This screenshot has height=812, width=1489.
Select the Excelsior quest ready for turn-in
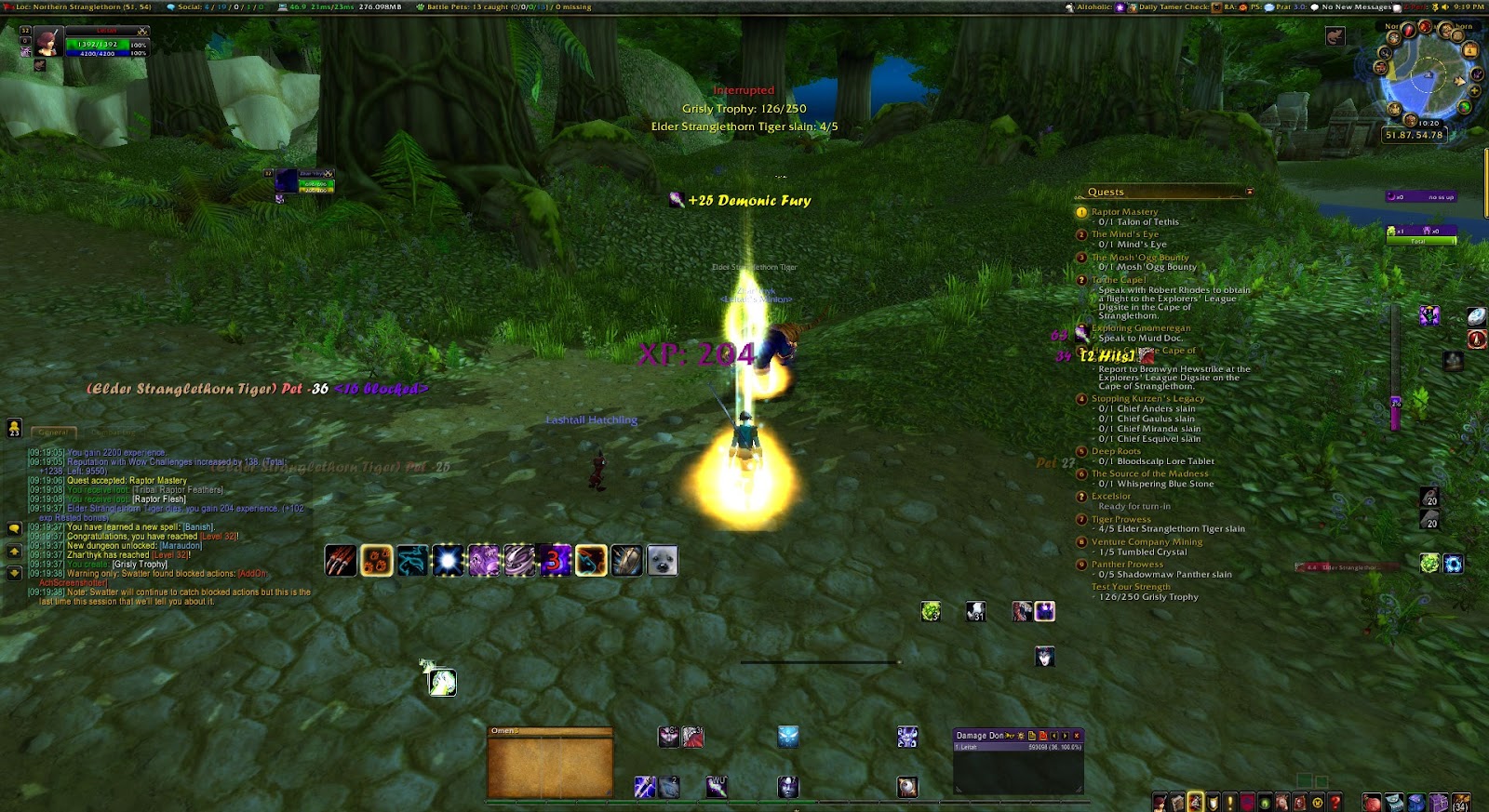pyautogui.click(x=1111, y=496)
